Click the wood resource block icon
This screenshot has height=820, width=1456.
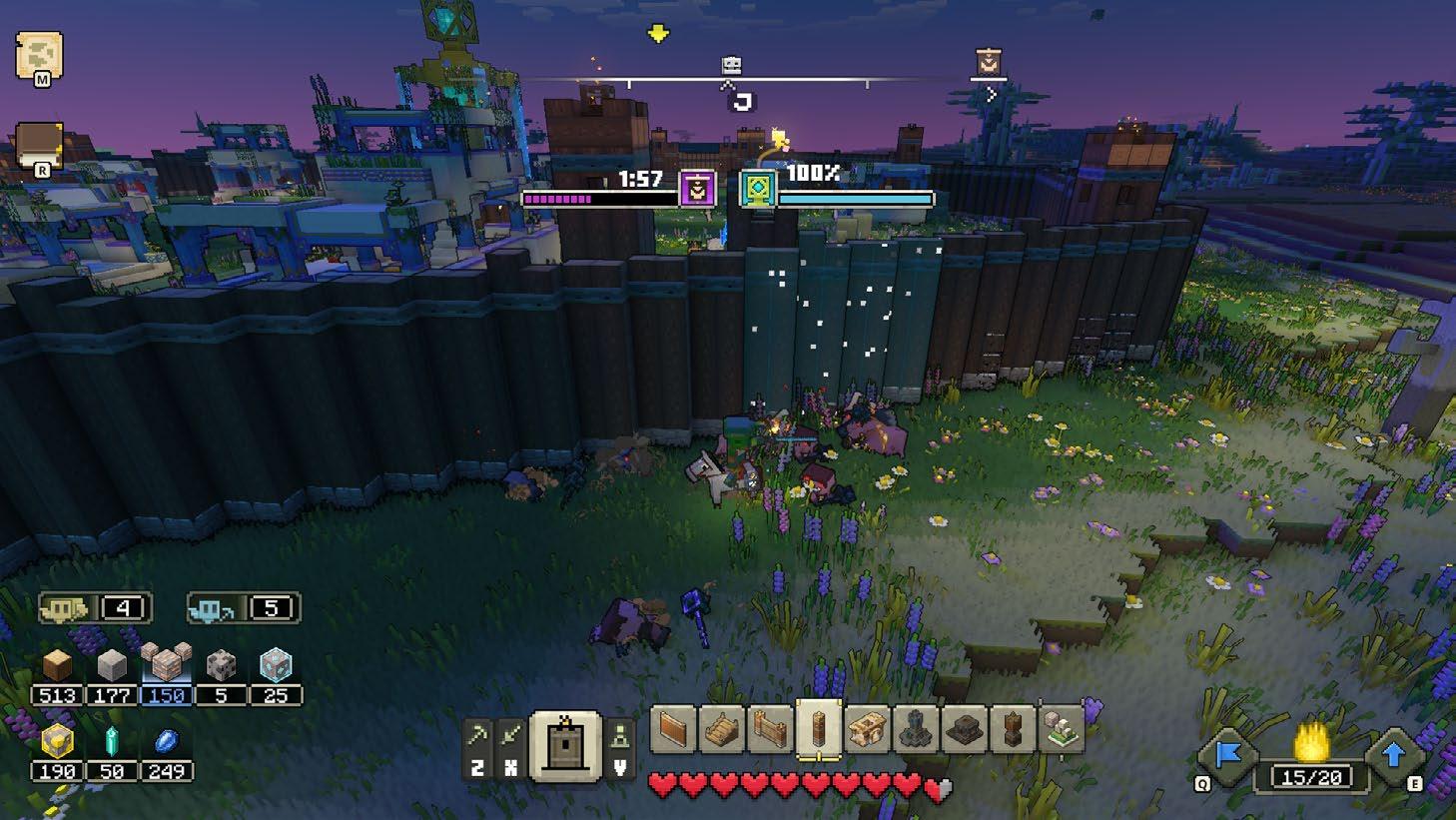coord(57,664)
